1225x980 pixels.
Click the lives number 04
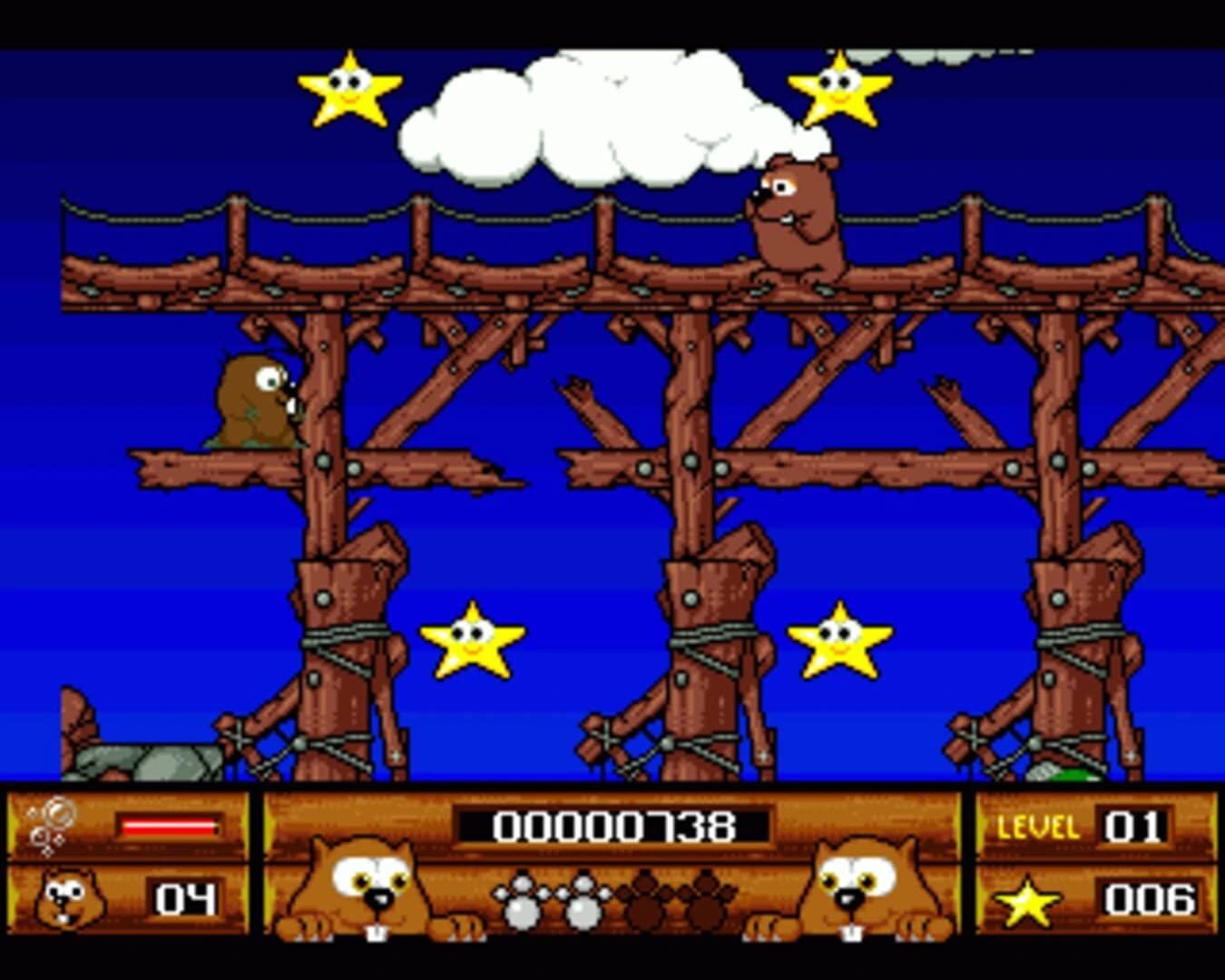pyautogui.click(x=186, y=900)
